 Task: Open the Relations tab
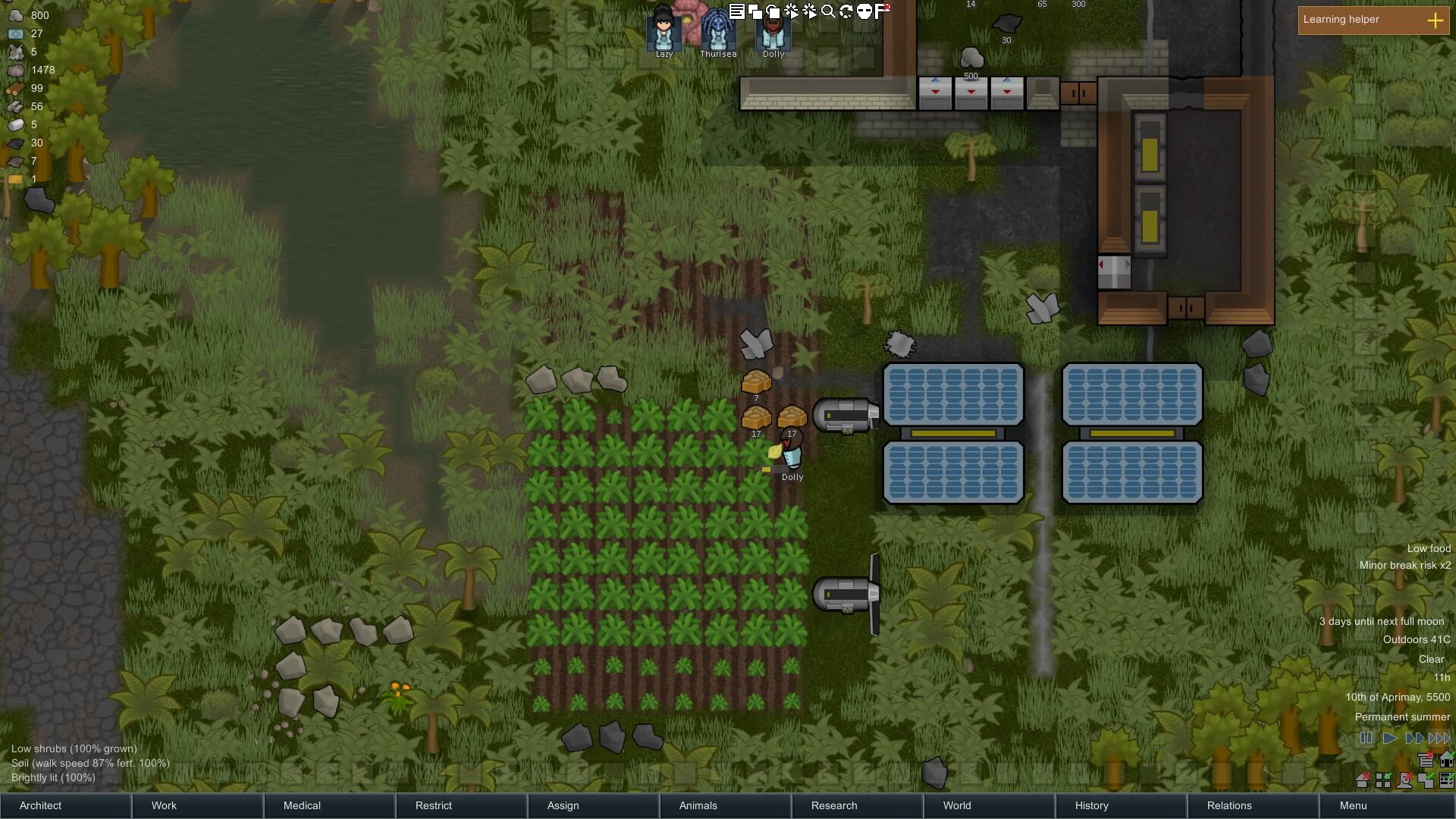[1253, 805]
